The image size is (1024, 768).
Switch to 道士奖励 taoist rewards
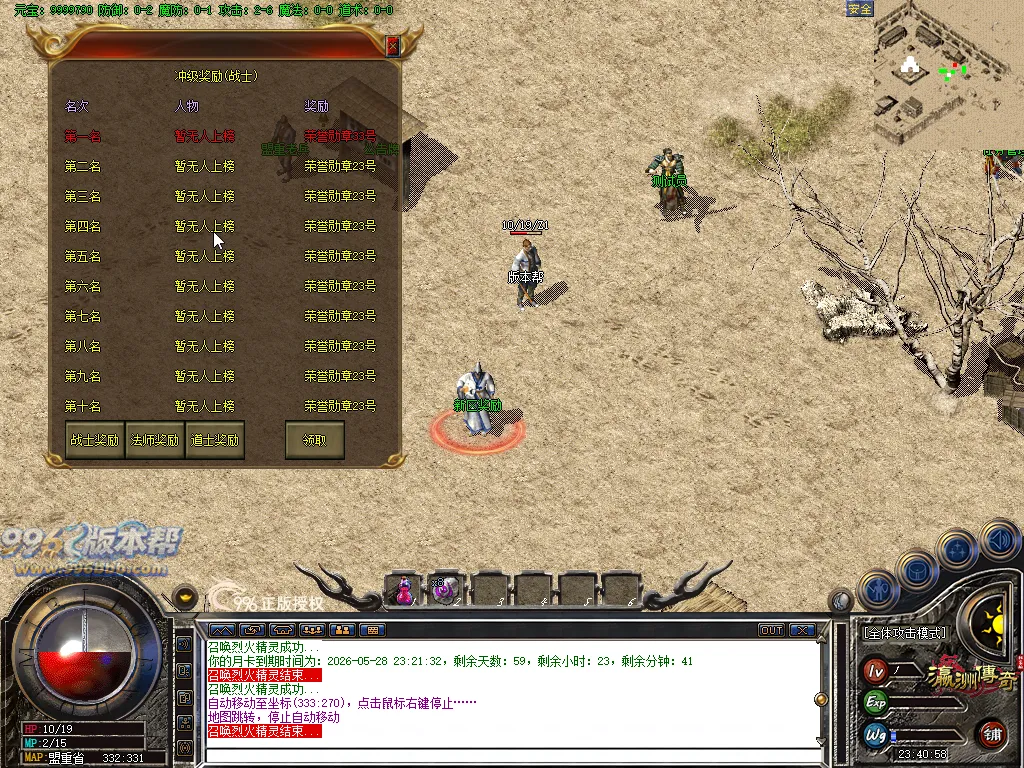click(214, 440)
